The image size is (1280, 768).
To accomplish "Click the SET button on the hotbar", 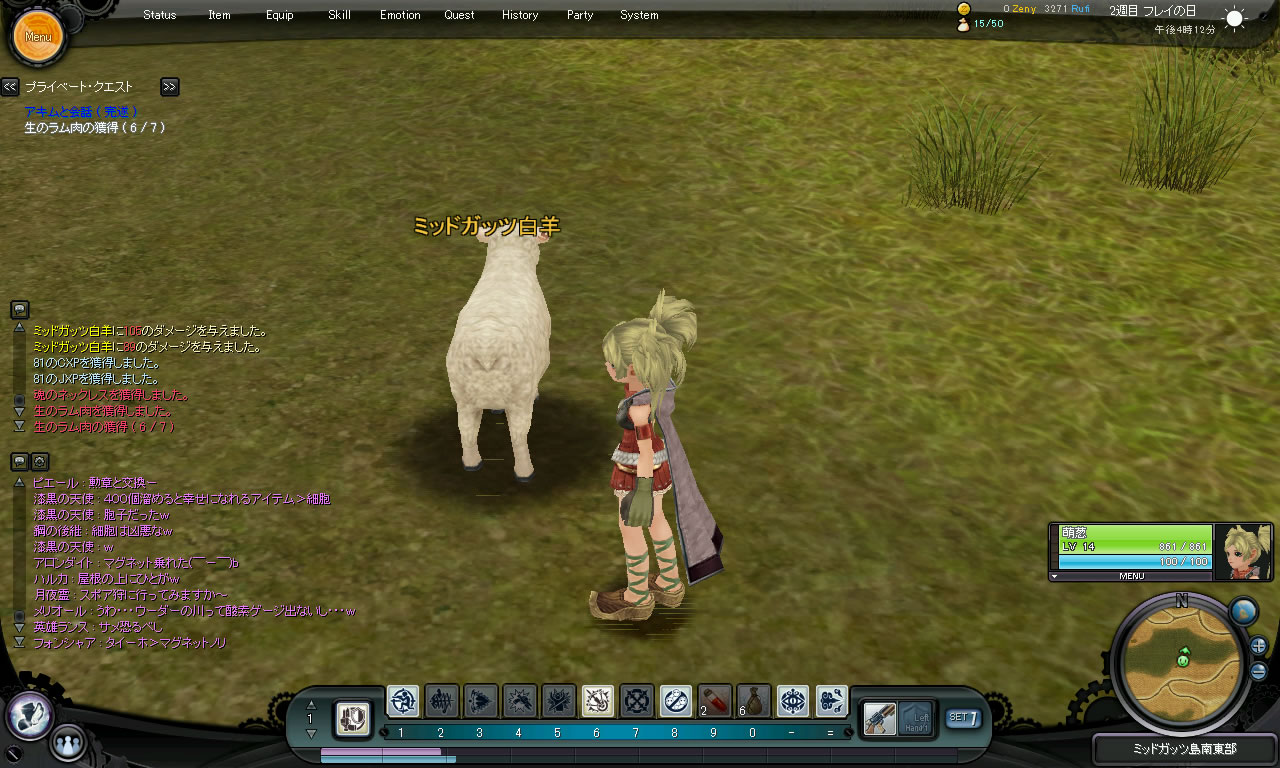I will 962,717.
